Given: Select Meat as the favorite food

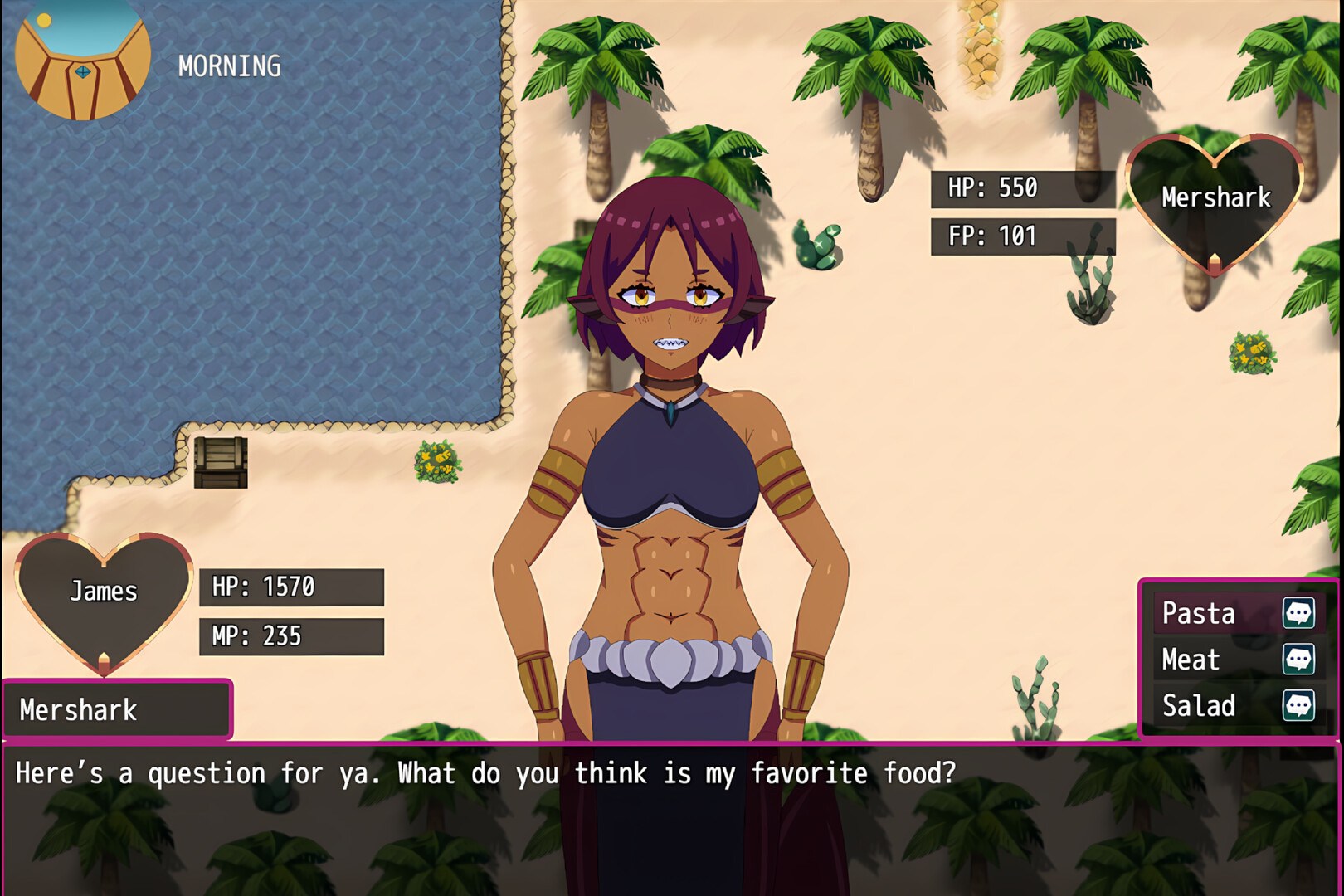Looking at the screenshot, I should tap(1236, 660).
